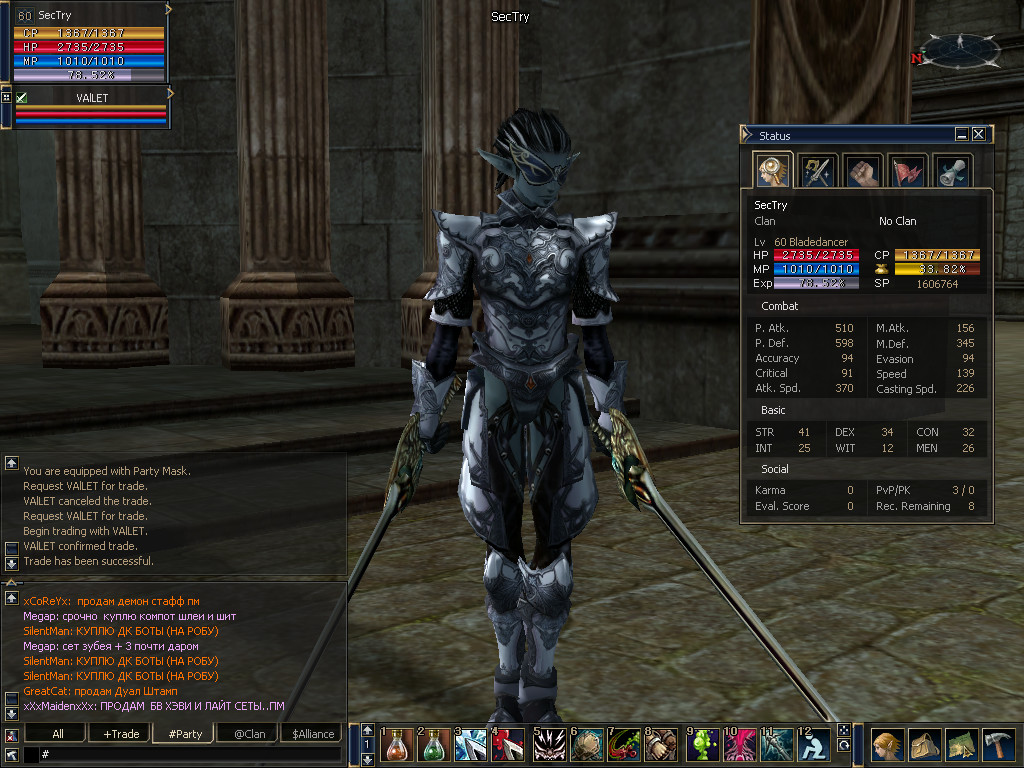Viewport: 1024px width, 768px height.
Task: Activate the skull-face skill in slot 5
Action: click(x=550, y=746)
